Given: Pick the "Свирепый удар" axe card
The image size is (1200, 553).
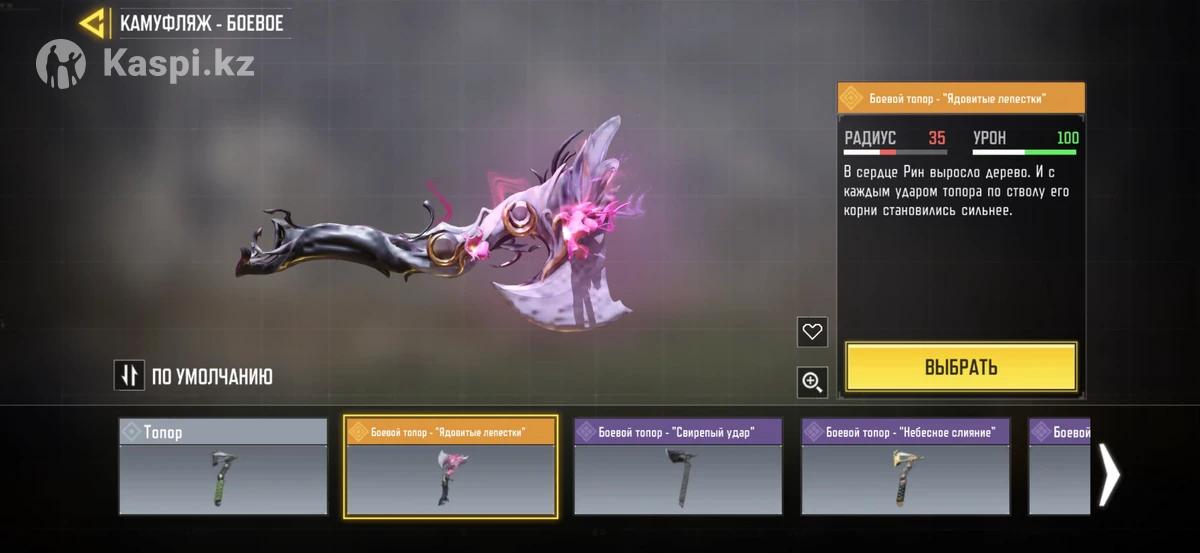Looking at the screenshot, I should [678, 467].
